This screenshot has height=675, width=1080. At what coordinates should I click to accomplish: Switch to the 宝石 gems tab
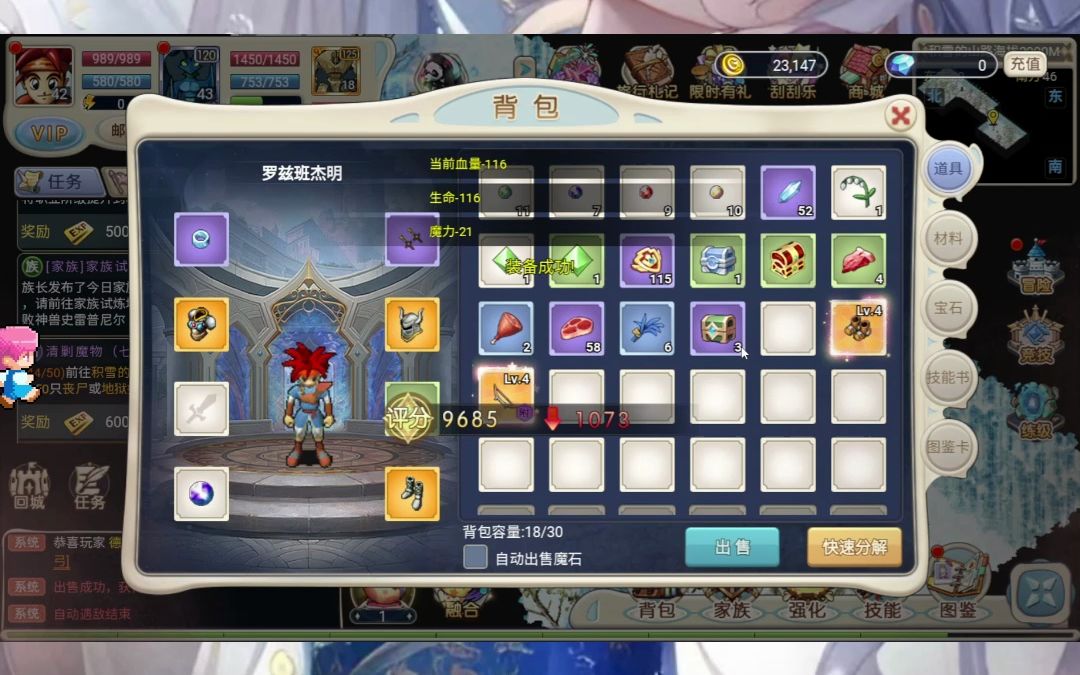coord(947,308)
